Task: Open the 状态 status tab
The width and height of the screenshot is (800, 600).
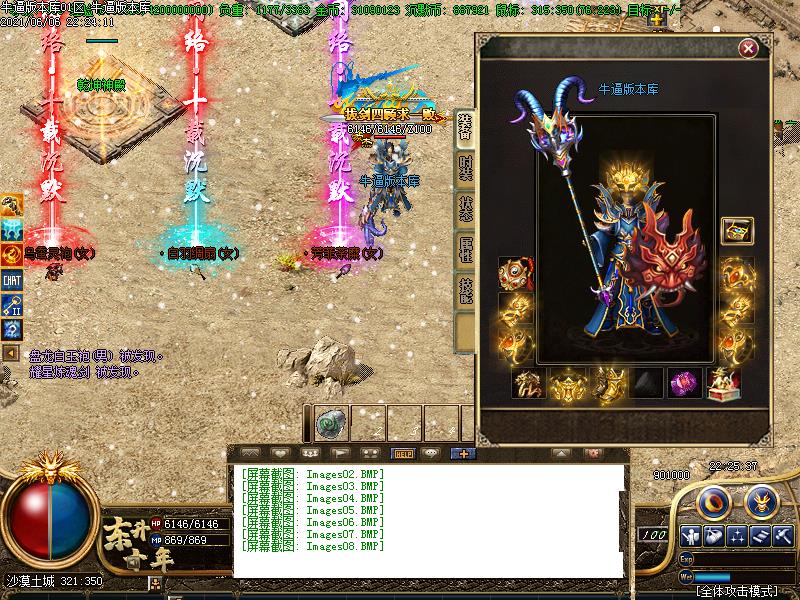Action: [x=465, y=208]
